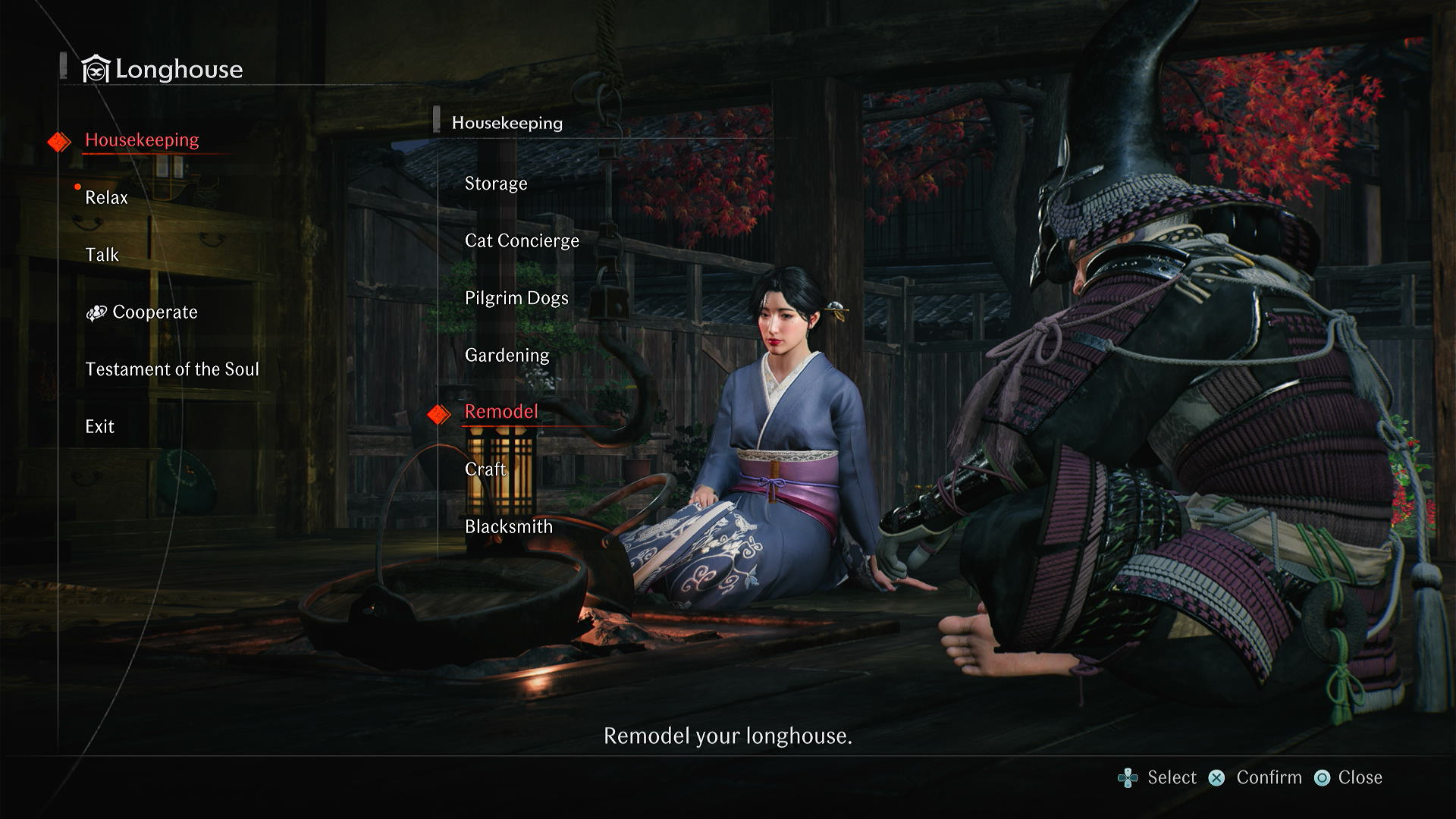Select Remodel to remodel the longhouse
Screen dimensions: 1456x819
click(501, 412)
